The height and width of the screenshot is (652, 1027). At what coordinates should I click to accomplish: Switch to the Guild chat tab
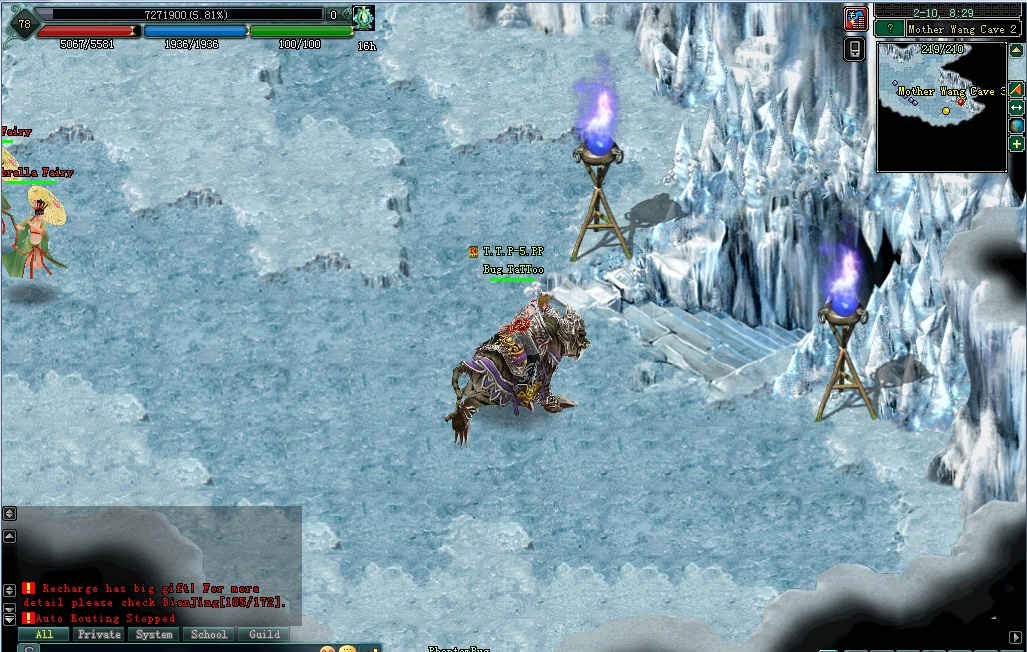point(264,634)
